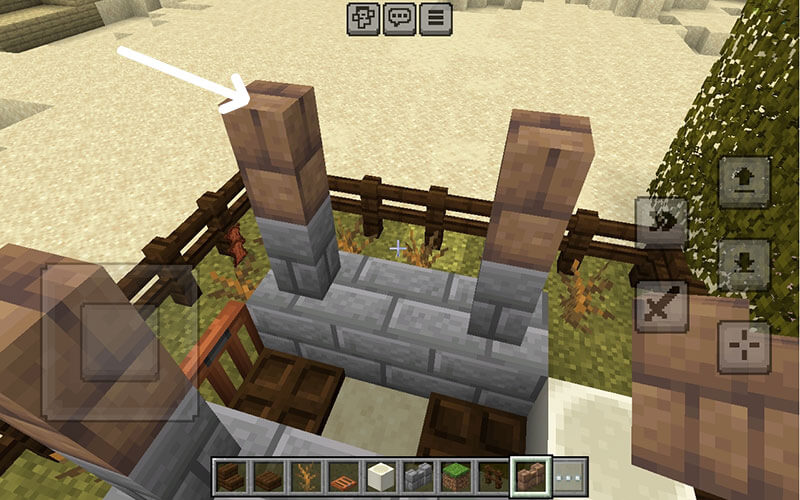Viewport: 800px width, 500px height.
Task: Tap the fly up arrow button
Action: click(745, 181)
